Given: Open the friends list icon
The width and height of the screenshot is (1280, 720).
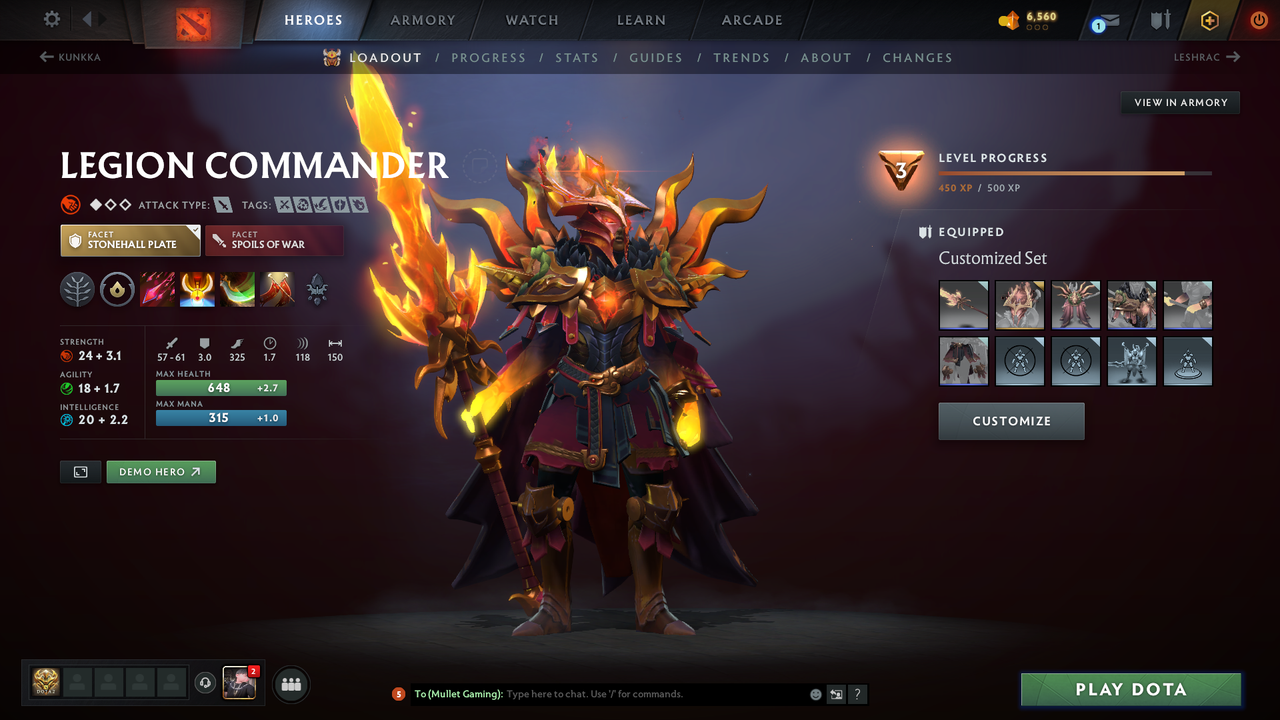Looking at the screenshot, I should (x=290, y=684).
